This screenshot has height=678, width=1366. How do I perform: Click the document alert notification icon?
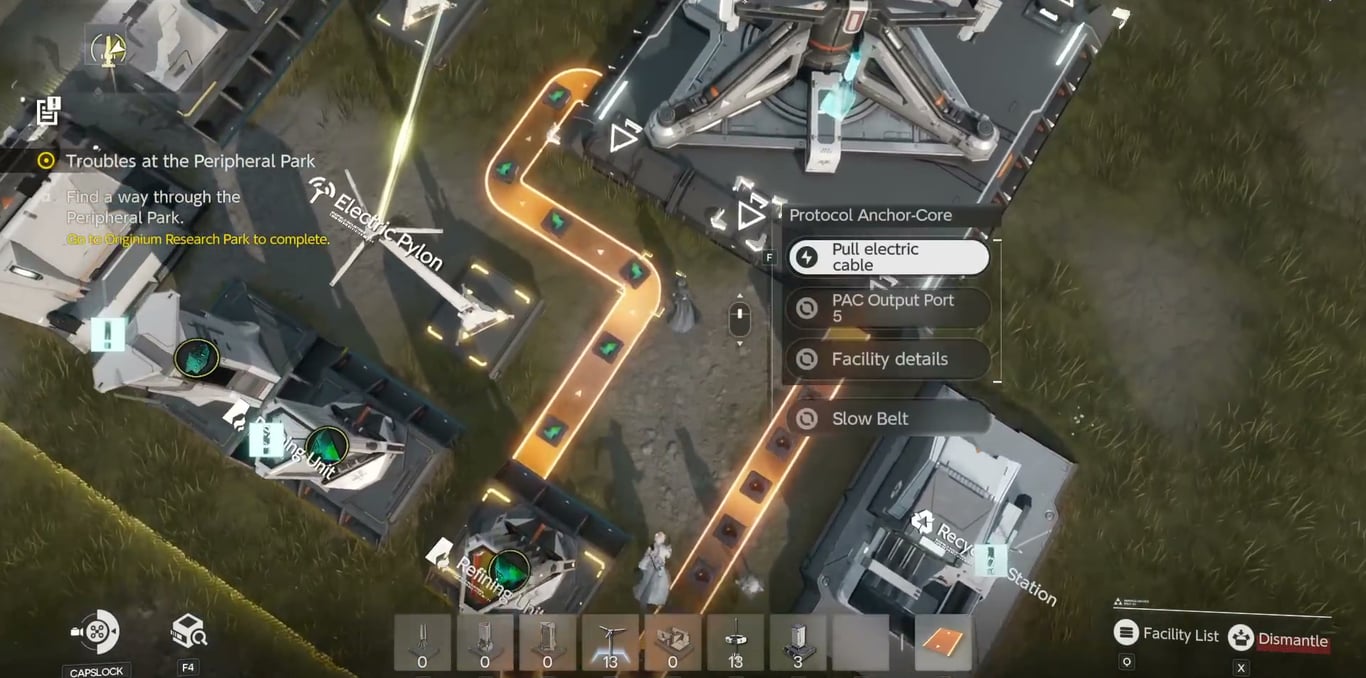[x=48, y=111]
